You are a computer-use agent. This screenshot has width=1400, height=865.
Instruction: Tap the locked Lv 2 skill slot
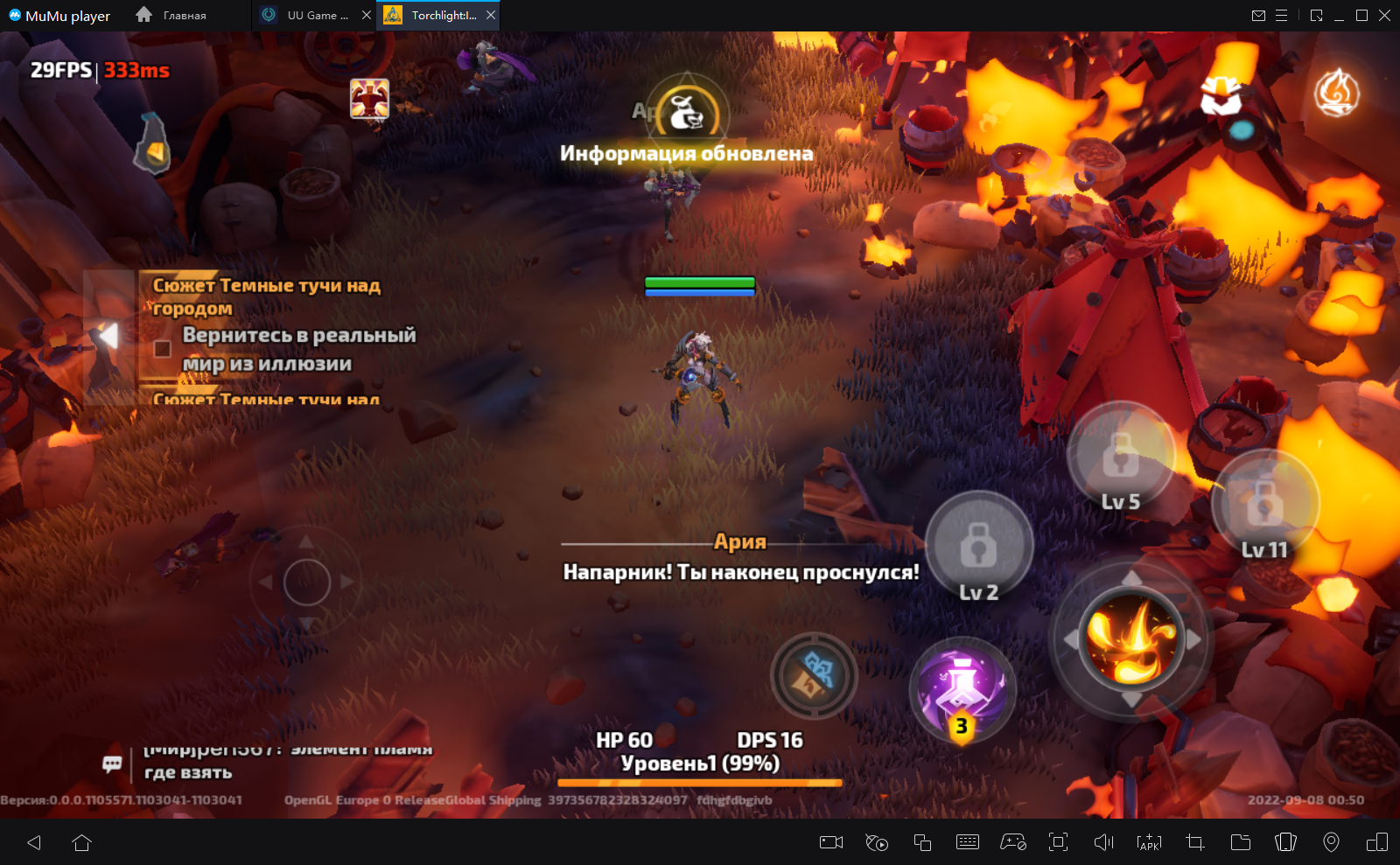979,548
